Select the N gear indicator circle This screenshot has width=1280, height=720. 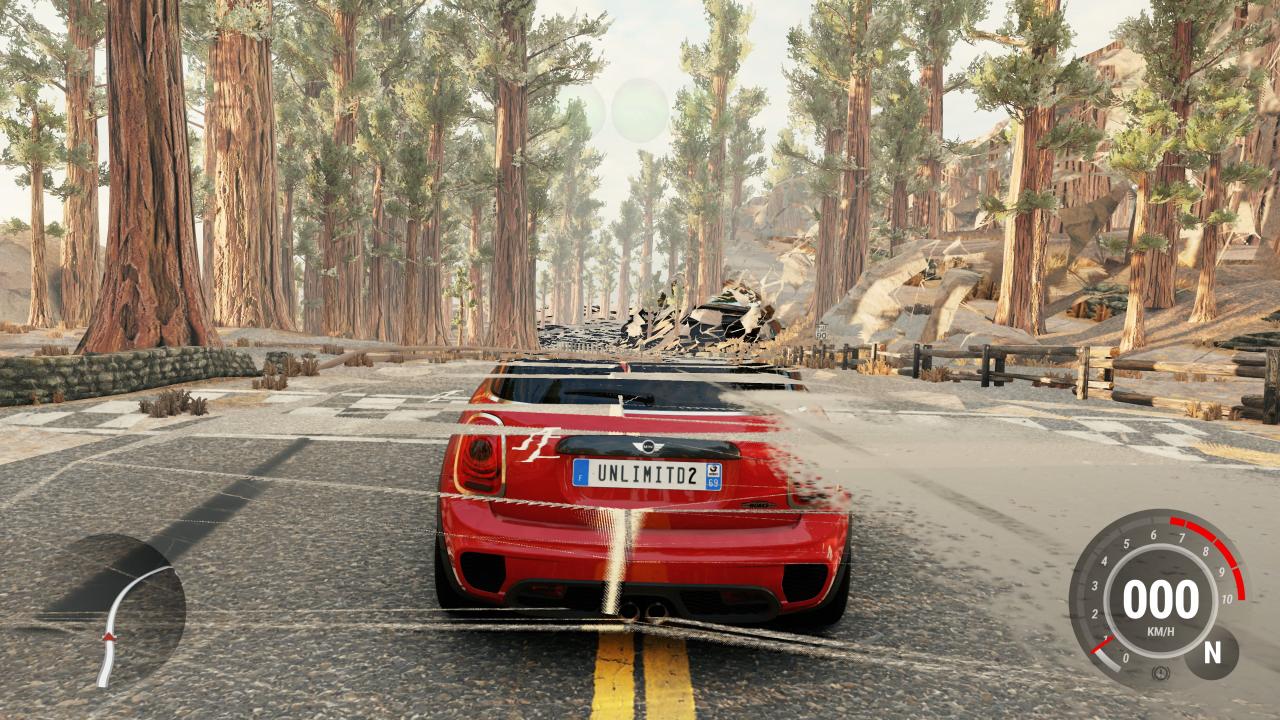point(1213,653)
